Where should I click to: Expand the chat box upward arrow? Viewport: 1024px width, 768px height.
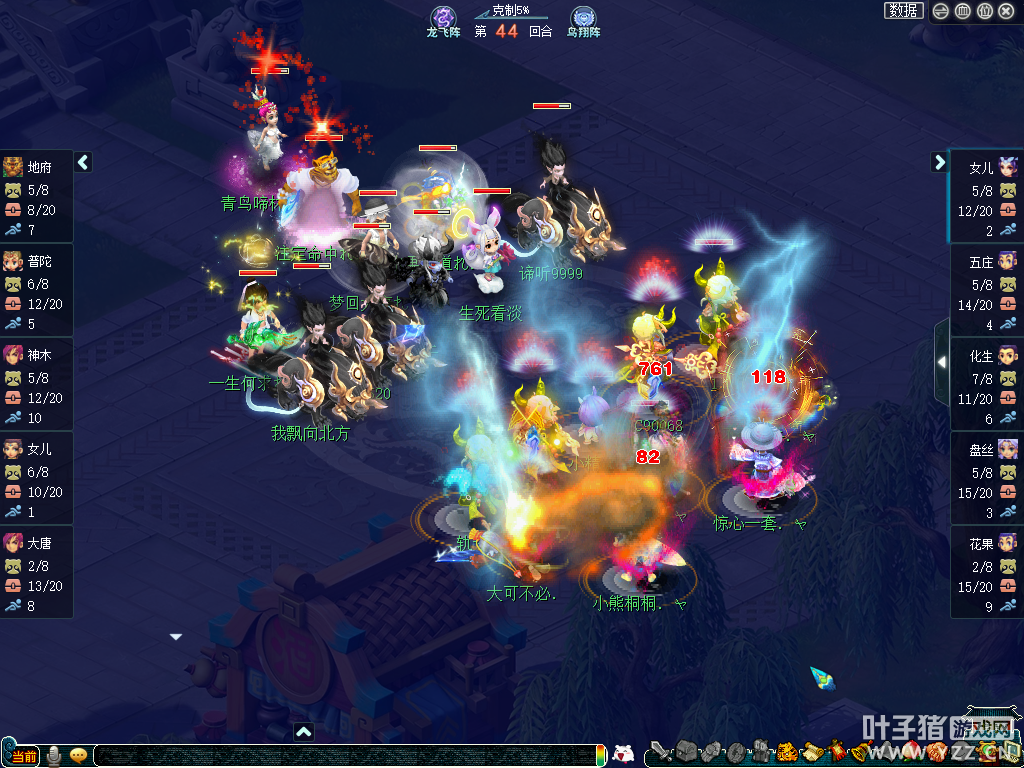point(304,732)
